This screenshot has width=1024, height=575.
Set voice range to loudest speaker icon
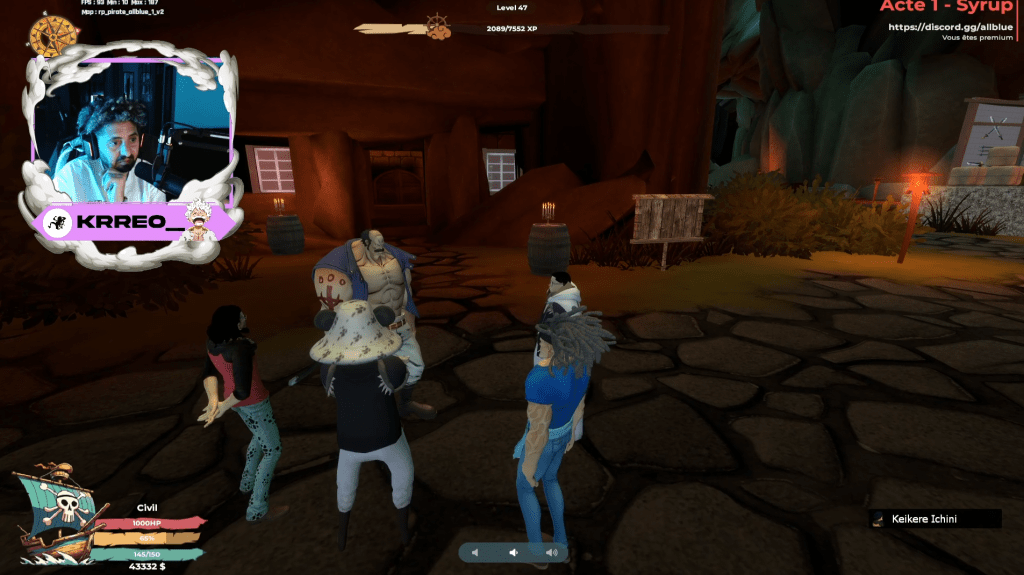pos(550,552)
